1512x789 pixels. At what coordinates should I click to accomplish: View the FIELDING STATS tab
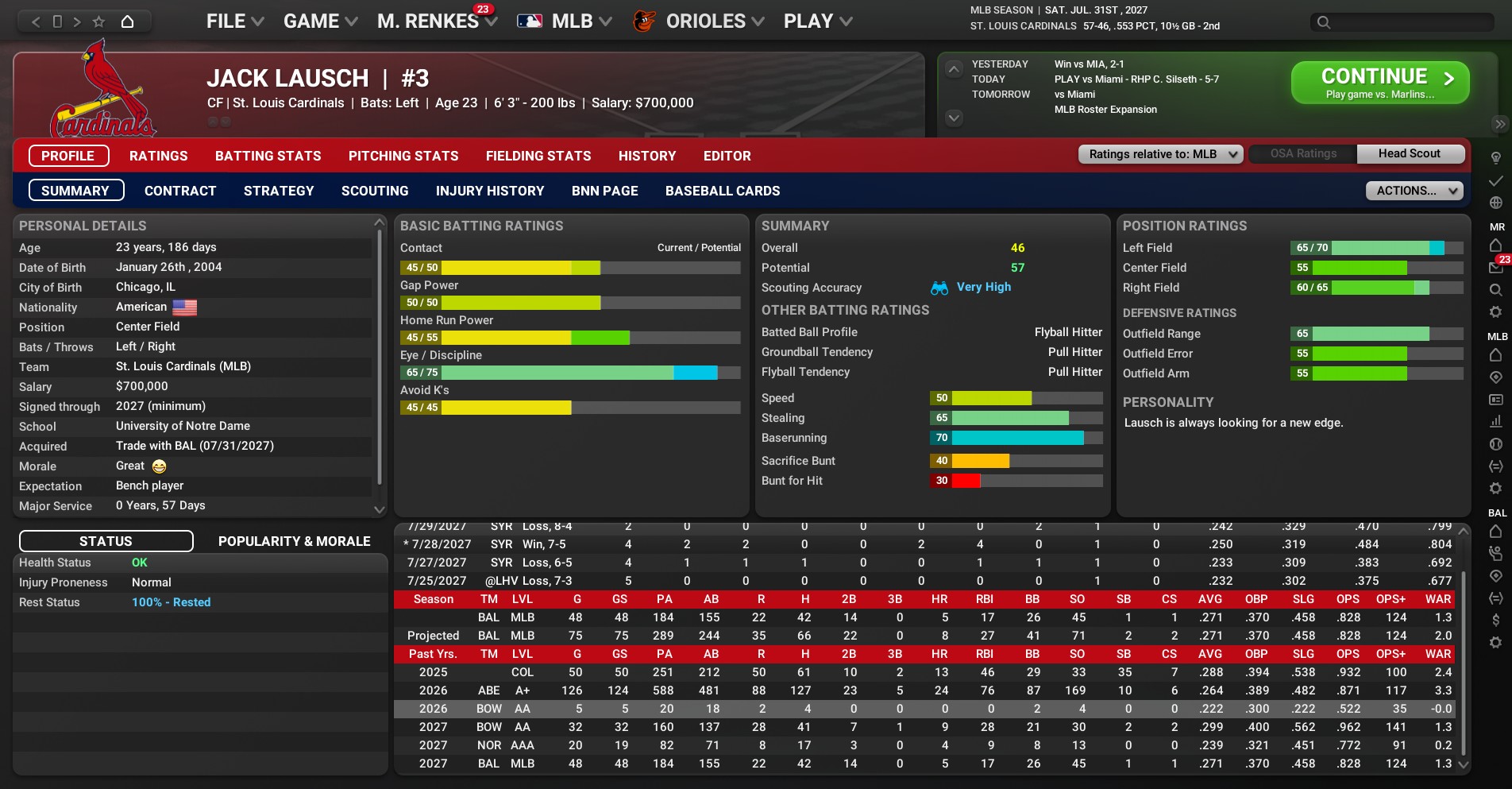[x=538, y=156]
